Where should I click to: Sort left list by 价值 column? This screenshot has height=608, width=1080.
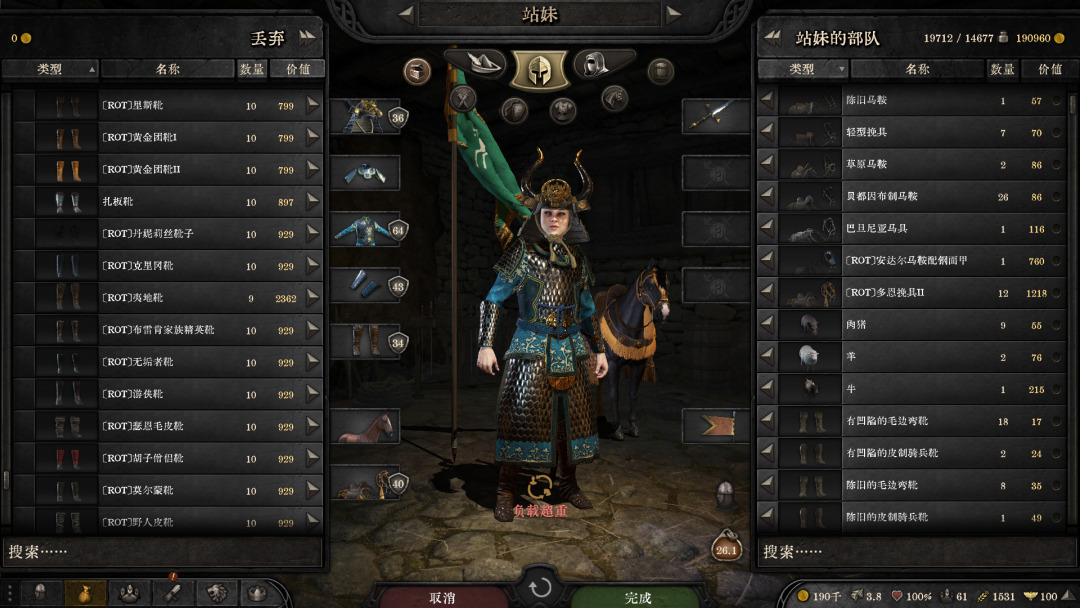coord(297,69)
